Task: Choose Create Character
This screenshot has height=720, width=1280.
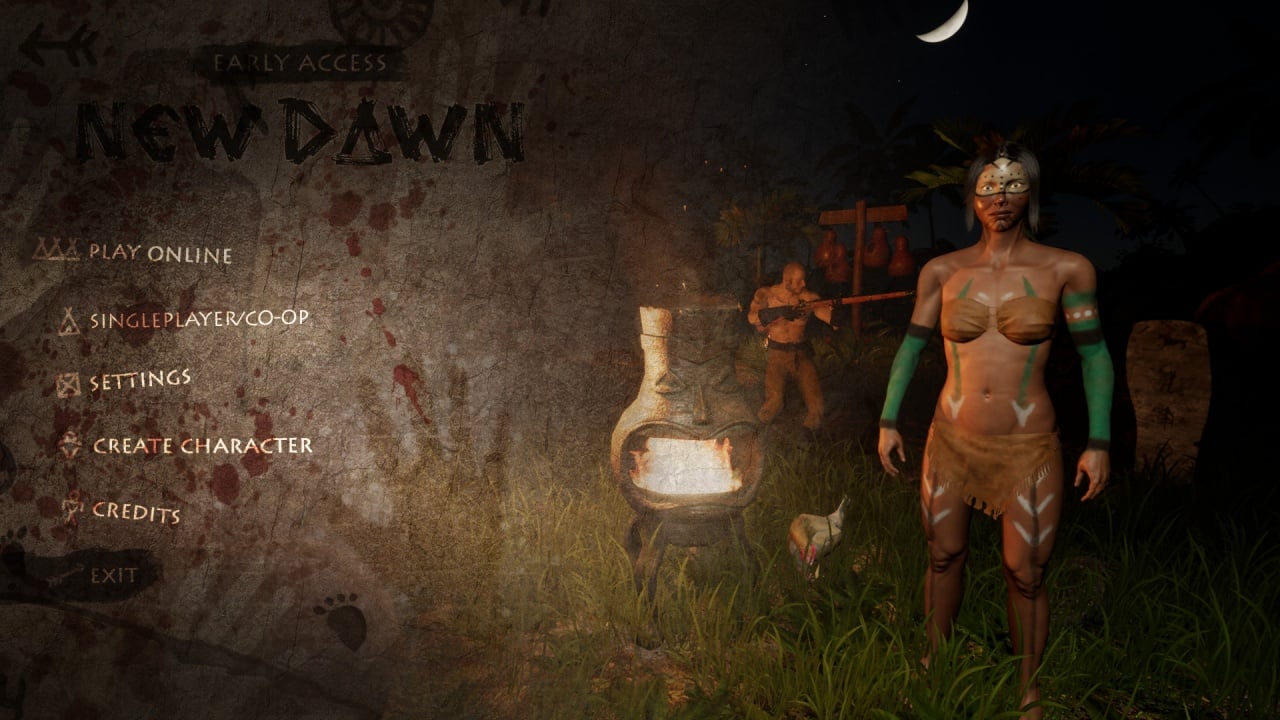Action: click(x=202, y=446)
